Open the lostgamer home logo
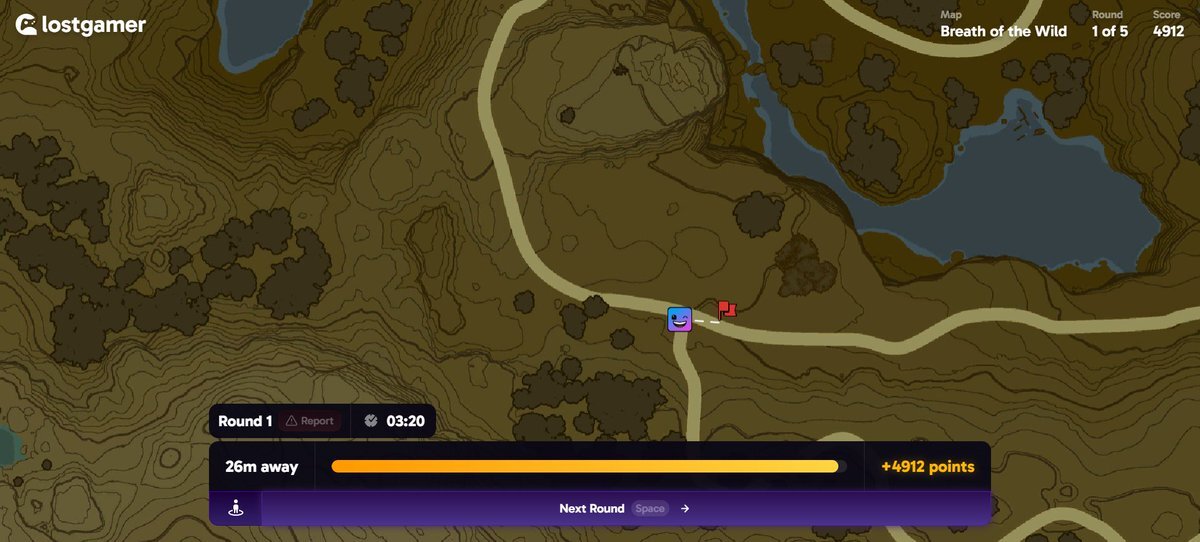This screenshot has height=542, width=1200. pos(80,25)
